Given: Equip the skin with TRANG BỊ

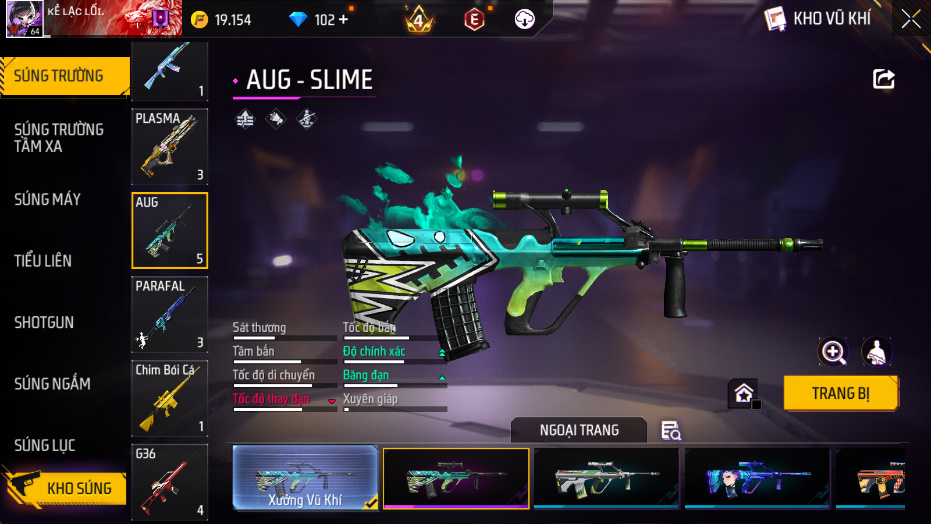Looking at the screenshot, I should (840, 393).
